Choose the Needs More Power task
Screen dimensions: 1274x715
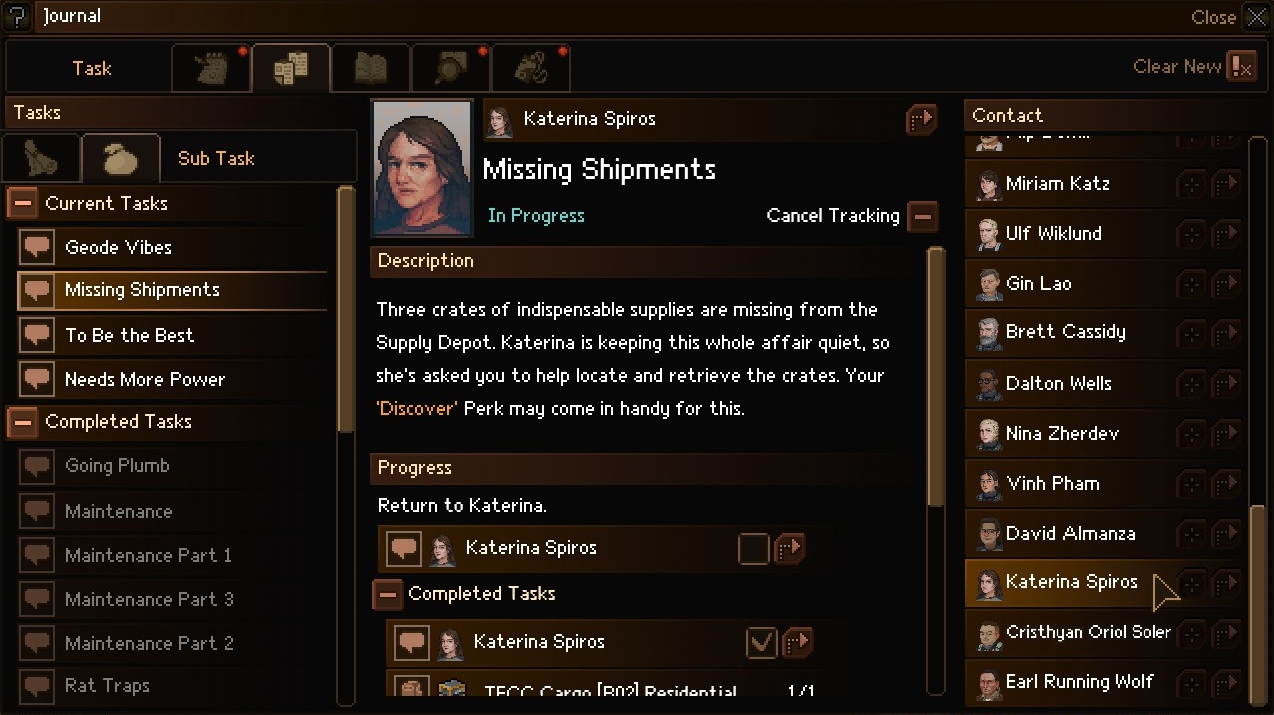tap(144, 379)
